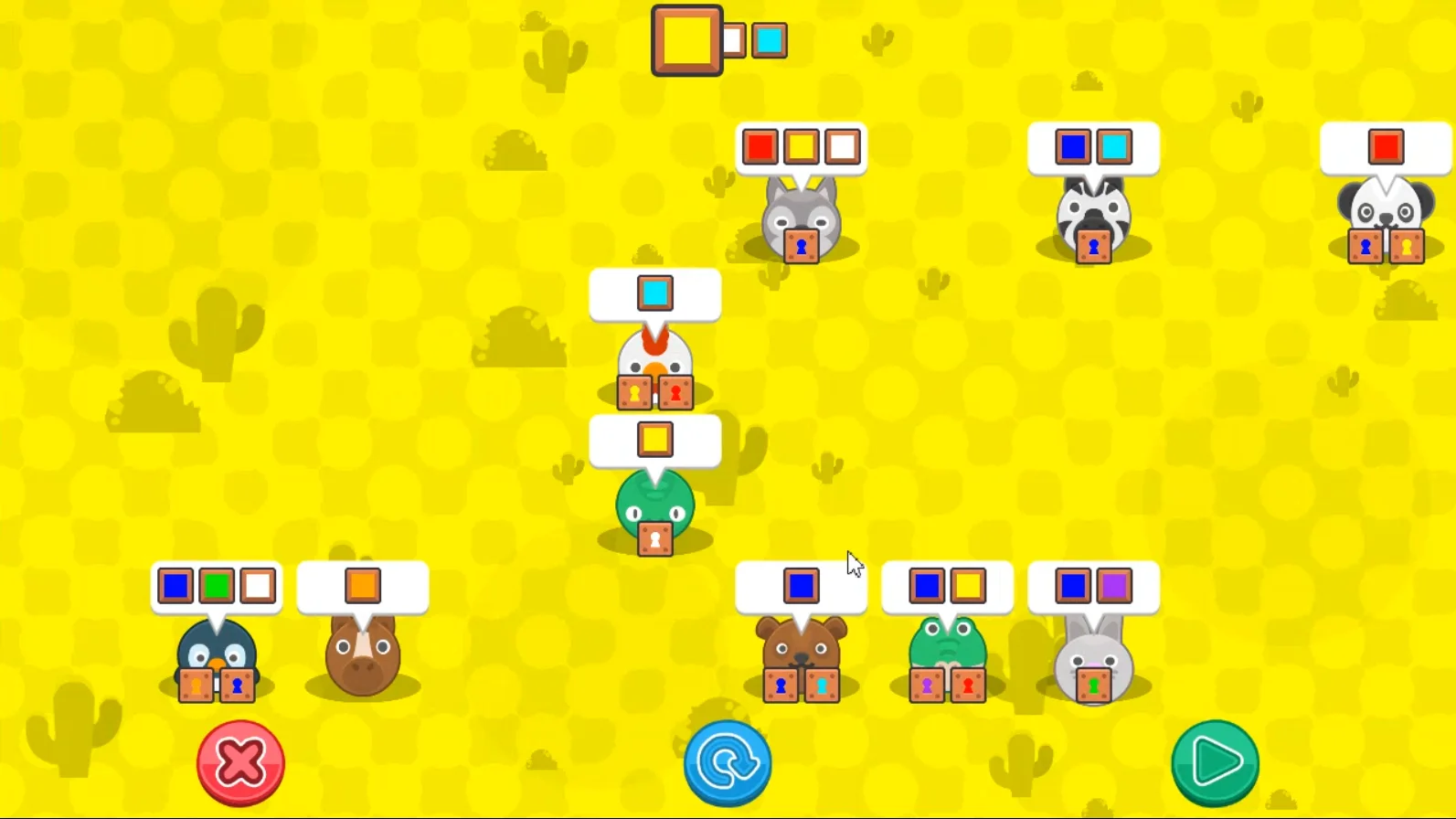Click the blue restart arrow control
The image size is (1456, 819).
pyautogui.click(x=728, y=763)
